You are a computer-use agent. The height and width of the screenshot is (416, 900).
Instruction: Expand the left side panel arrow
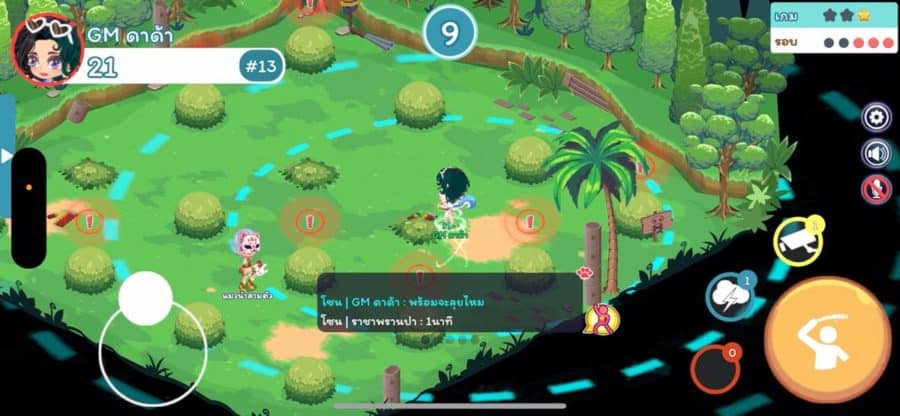6,156
